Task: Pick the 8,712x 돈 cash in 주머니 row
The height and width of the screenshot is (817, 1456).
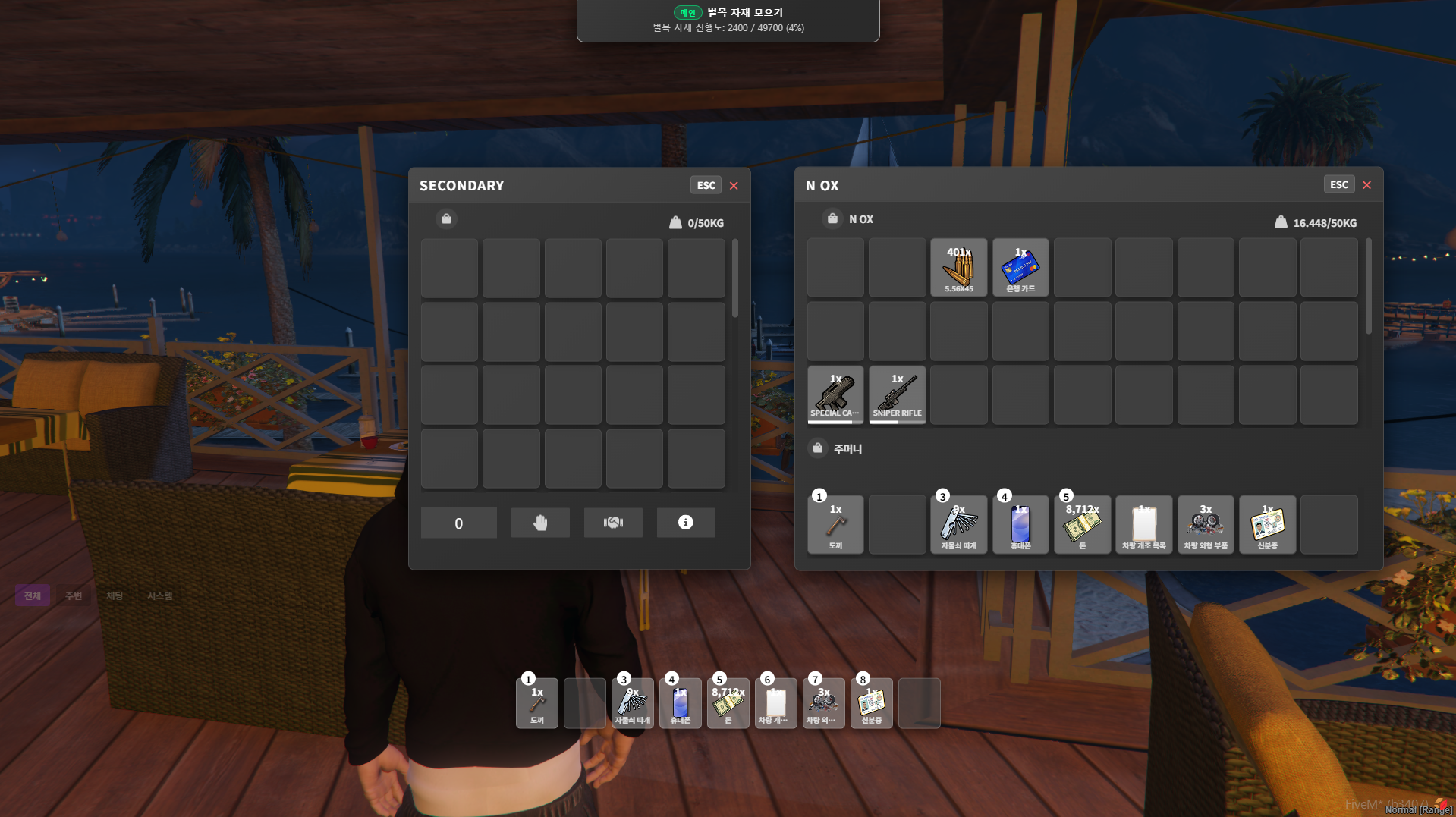Action: 1082,524
